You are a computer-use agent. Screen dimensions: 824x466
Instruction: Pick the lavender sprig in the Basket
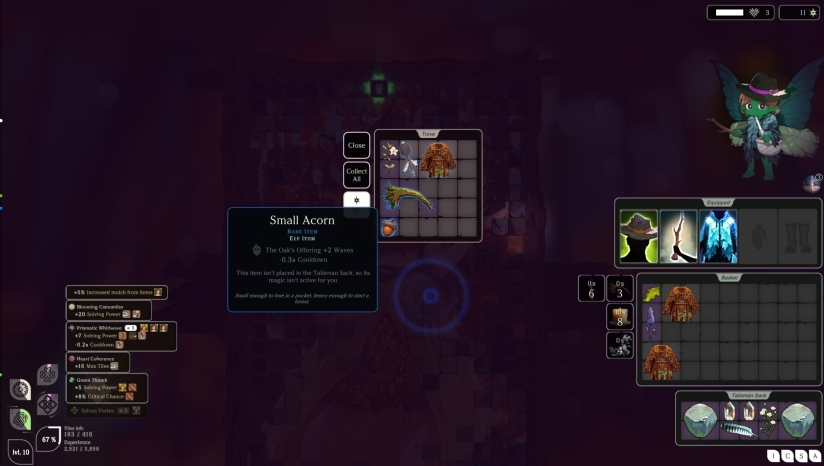coord(651,323)
